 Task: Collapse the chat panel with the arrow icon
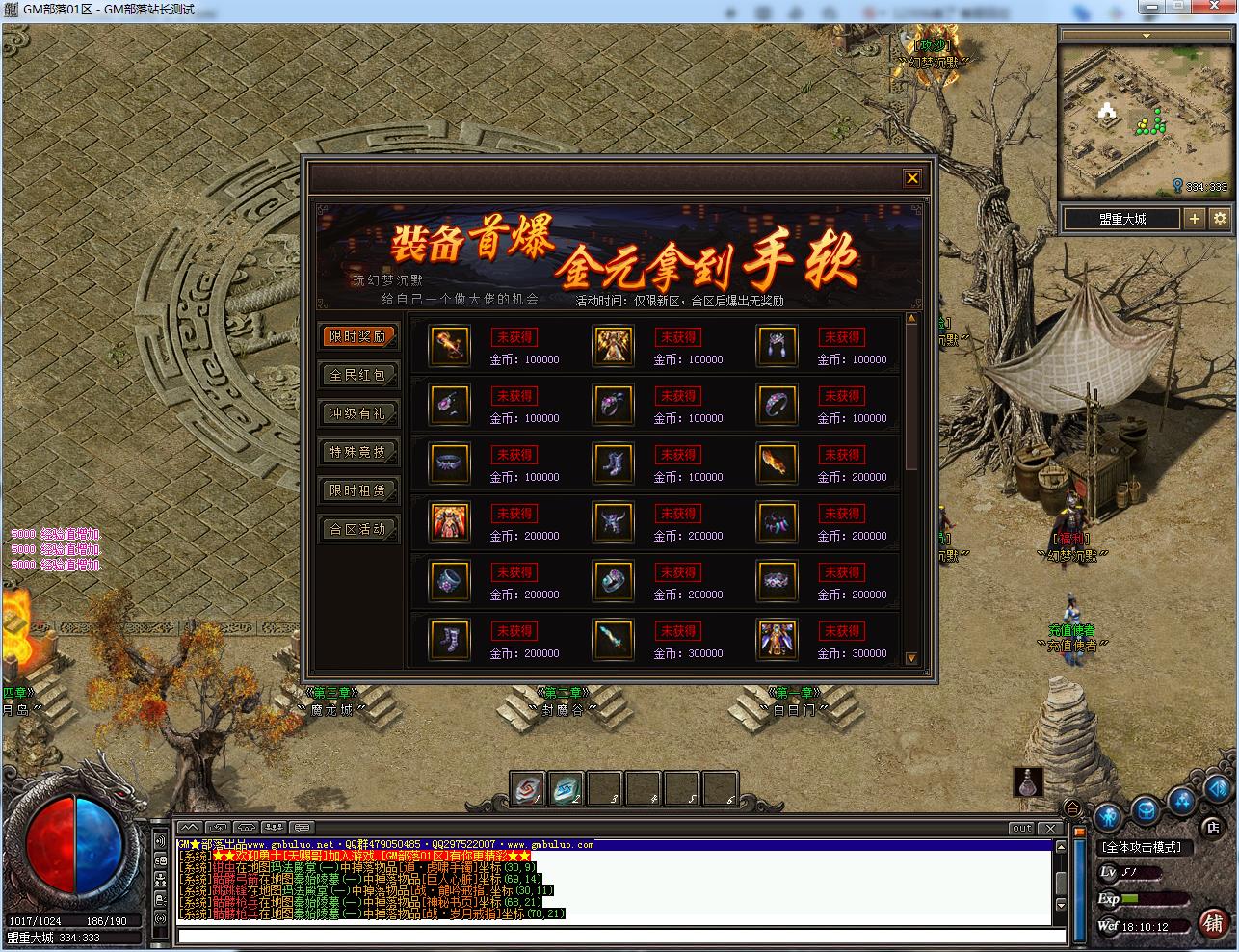190,827
